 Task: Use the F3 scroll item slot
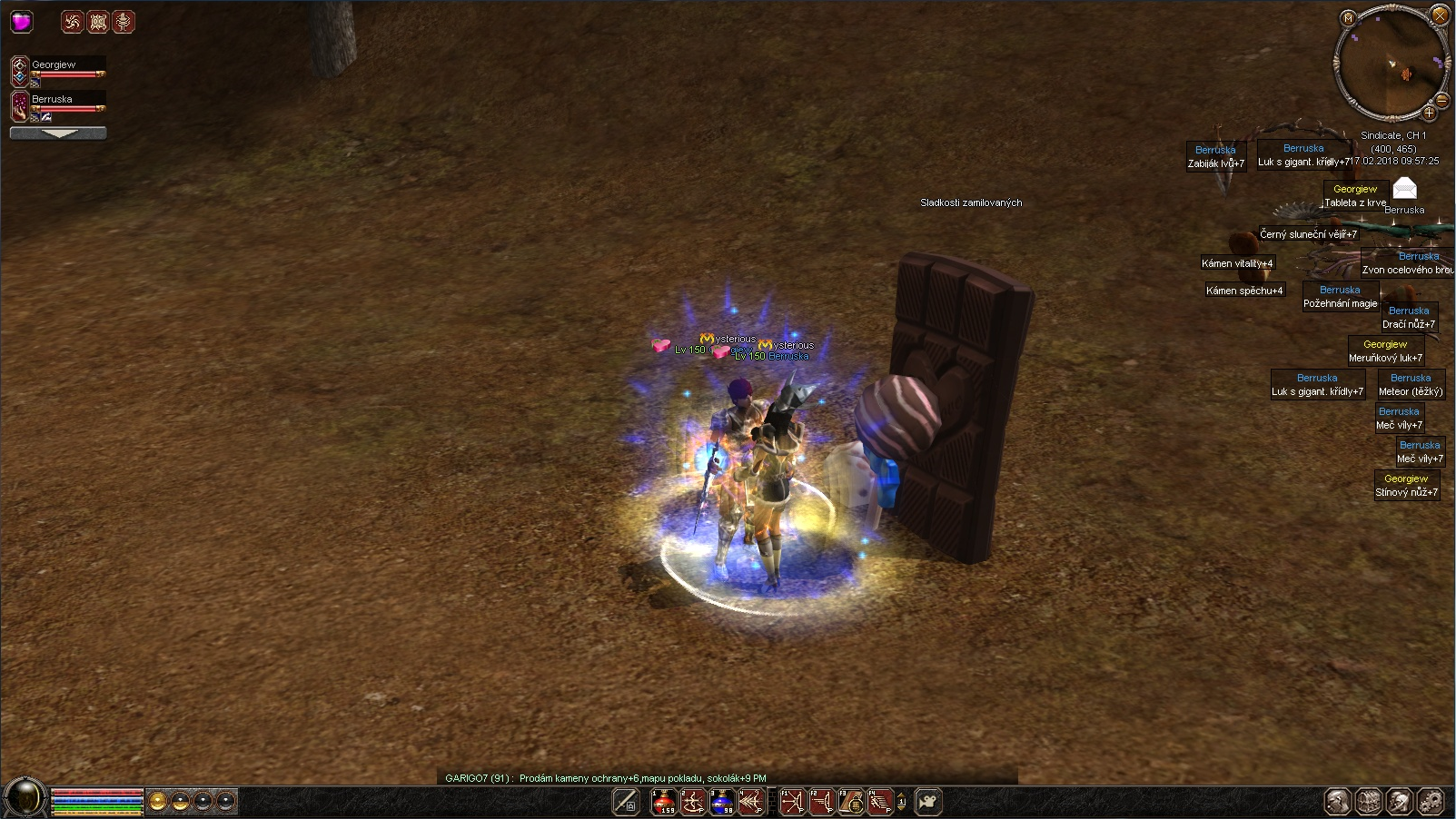[x=851, y=802]
